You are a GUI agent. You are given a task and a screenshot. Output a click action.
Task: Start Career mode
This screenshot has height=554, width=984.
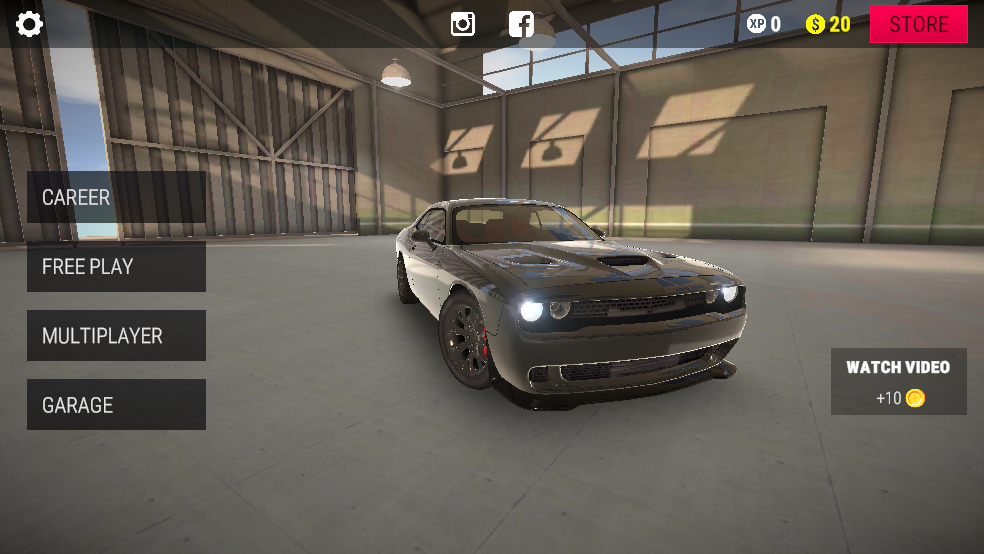tap(116, 197)
